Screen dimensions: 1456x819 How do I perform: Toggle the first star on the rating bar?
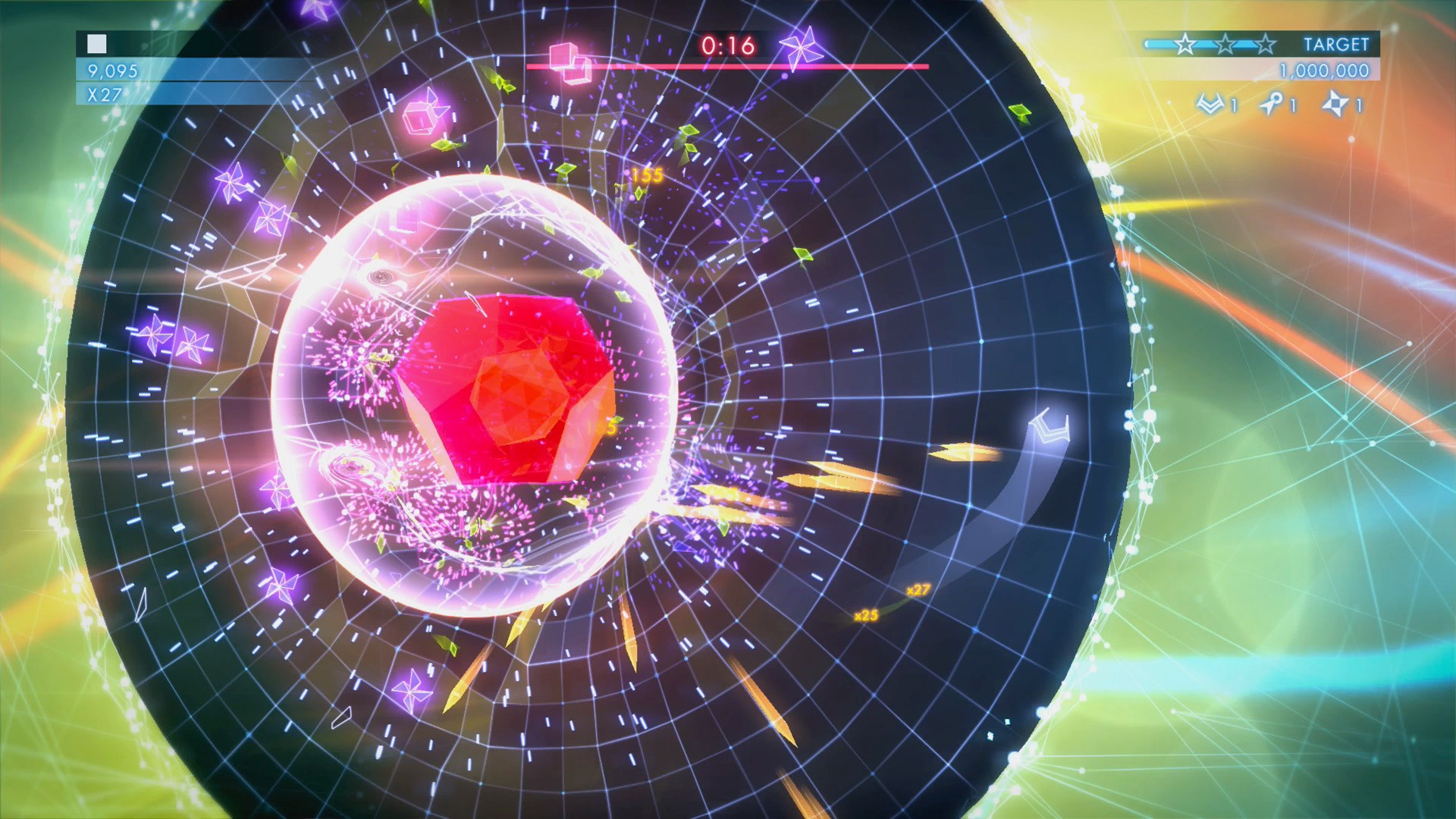pyautogui.click(x=1185, y=45)
